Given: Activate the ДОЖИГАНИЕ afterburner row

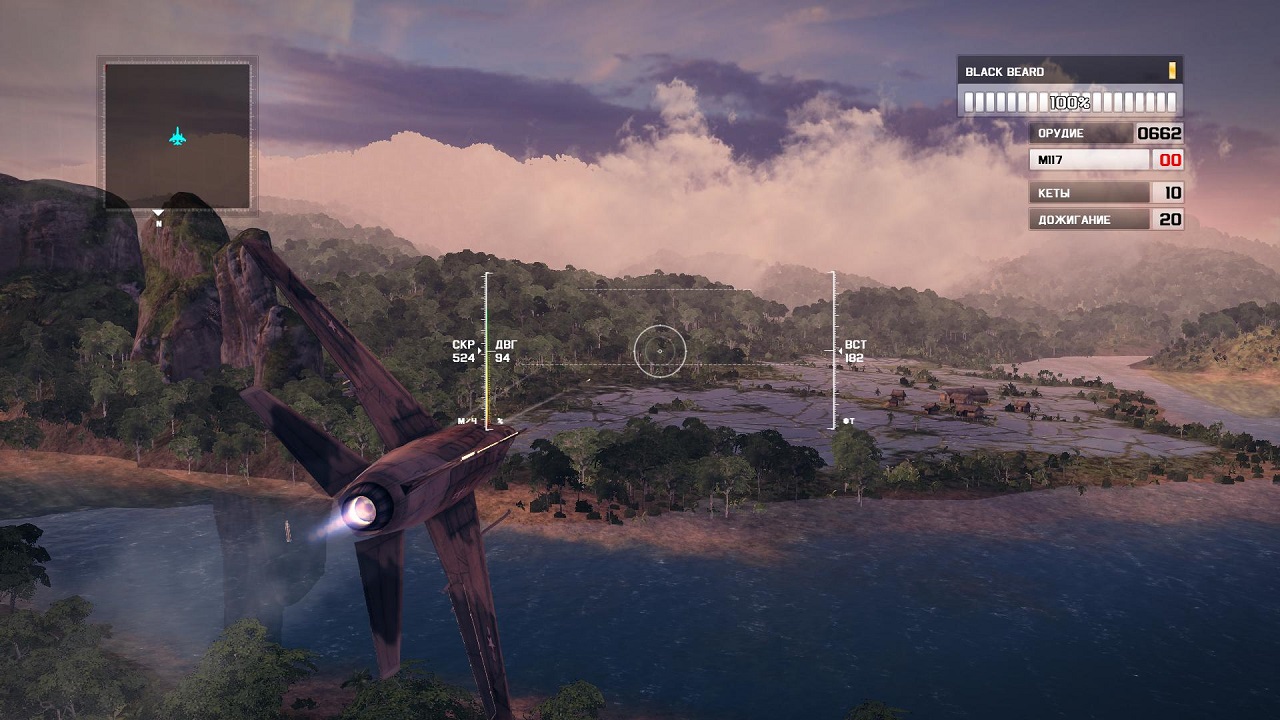Looking at the screenshot, I should click(x=1105, y=220).
